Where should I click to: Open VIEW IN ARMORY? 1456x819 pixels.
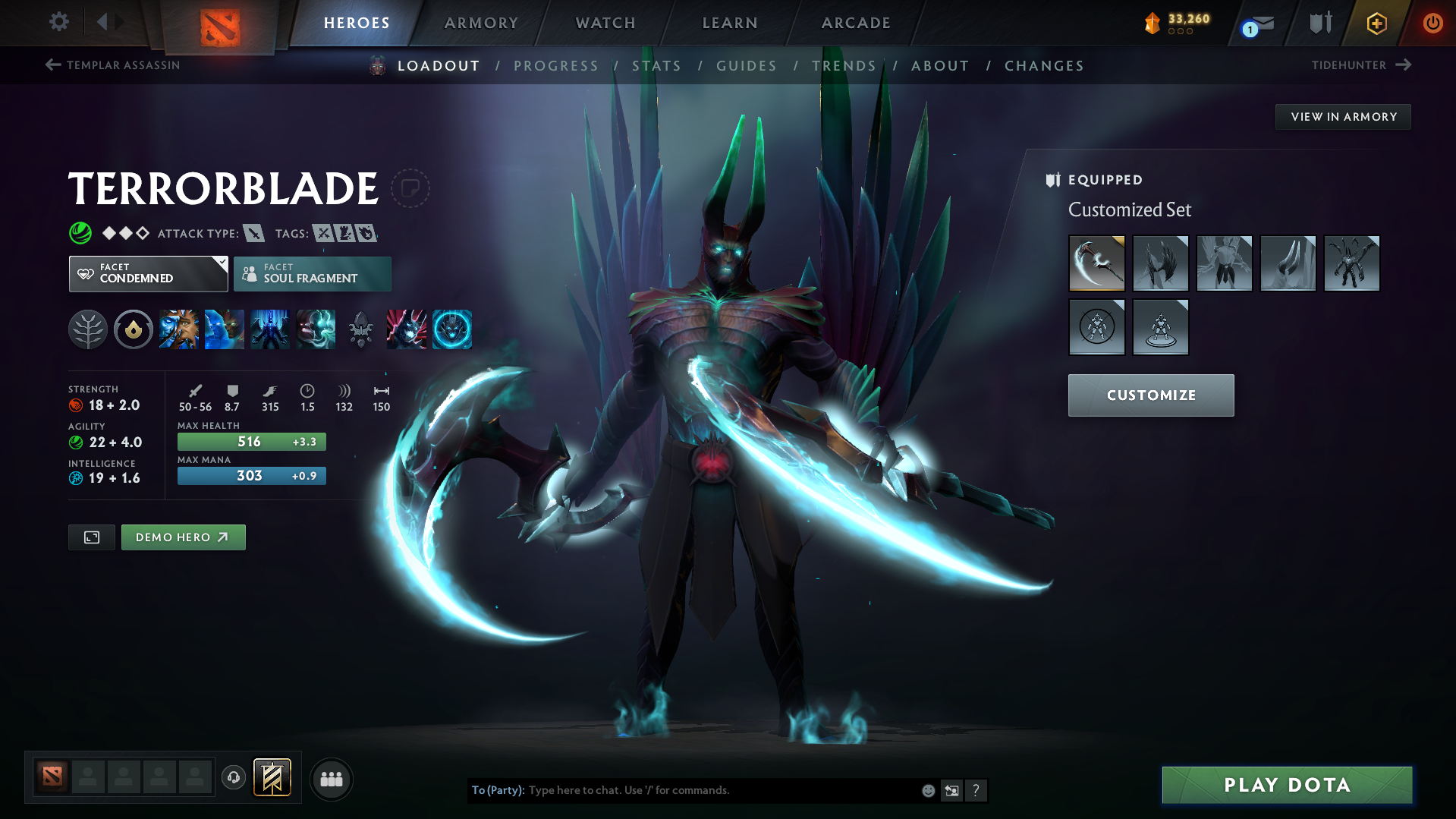tap(1343, 116)
